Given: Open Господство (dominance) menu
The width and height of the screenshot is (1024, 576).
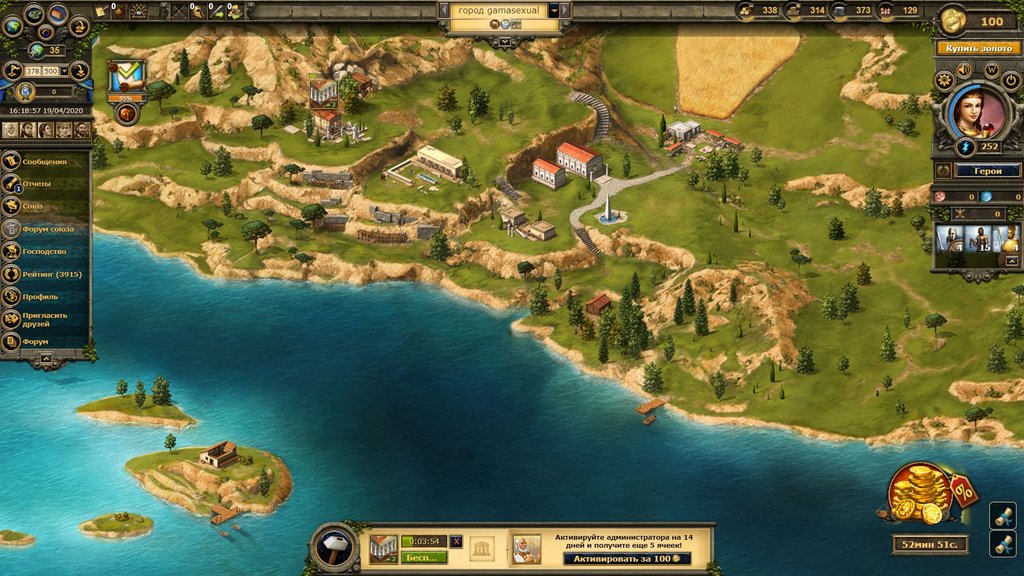Looking at the screenshot, I should [45, 251].
